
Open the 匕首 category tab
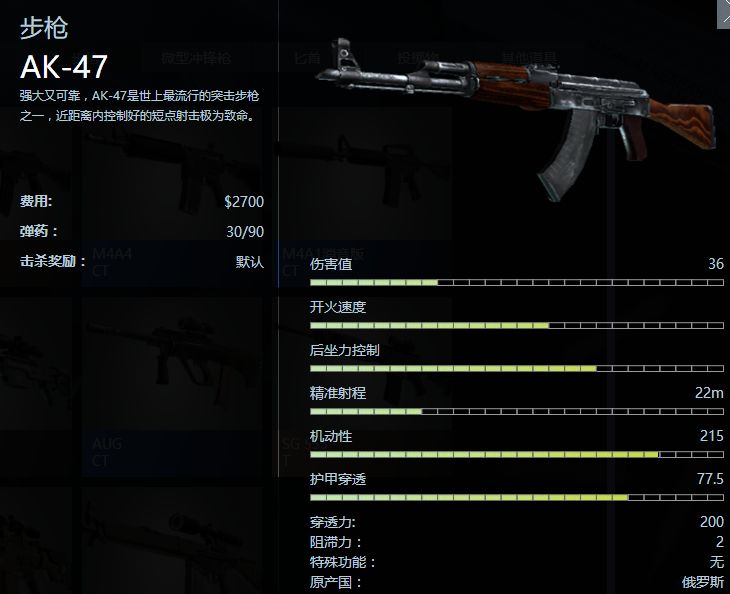click(x=307, y=58)
